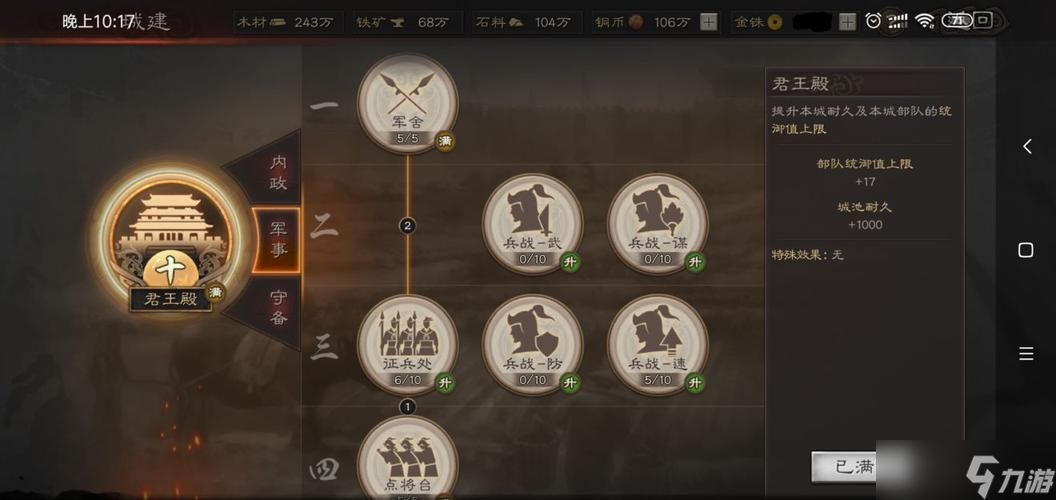Open the 守备 tab
Image resolution: width=1056 pixels, height=500 pixels.
[276, 305]
